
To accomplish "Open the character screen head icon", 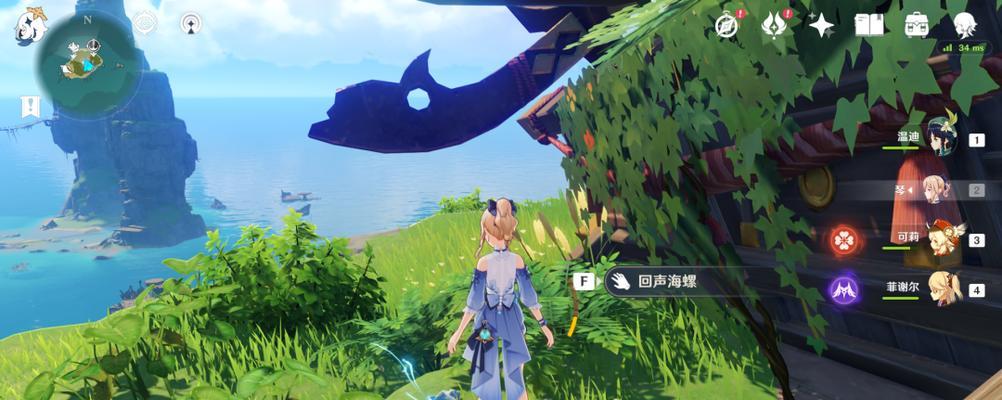I will (x=964, y=25).
